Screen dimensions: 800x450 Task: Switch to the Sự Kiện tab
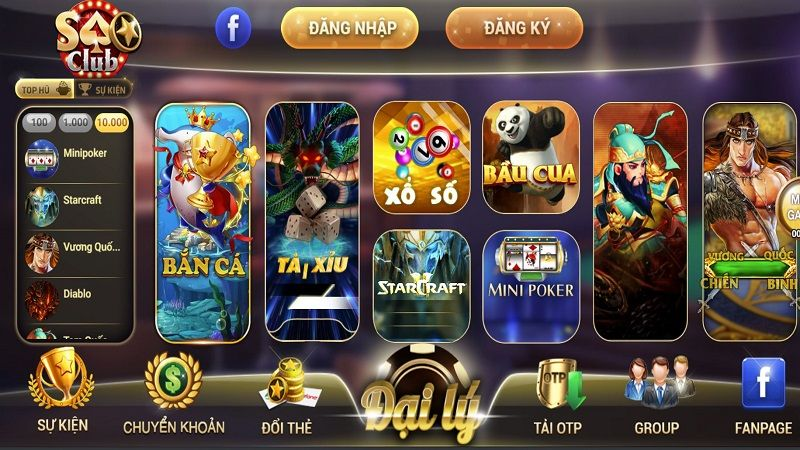click(105, 89)
